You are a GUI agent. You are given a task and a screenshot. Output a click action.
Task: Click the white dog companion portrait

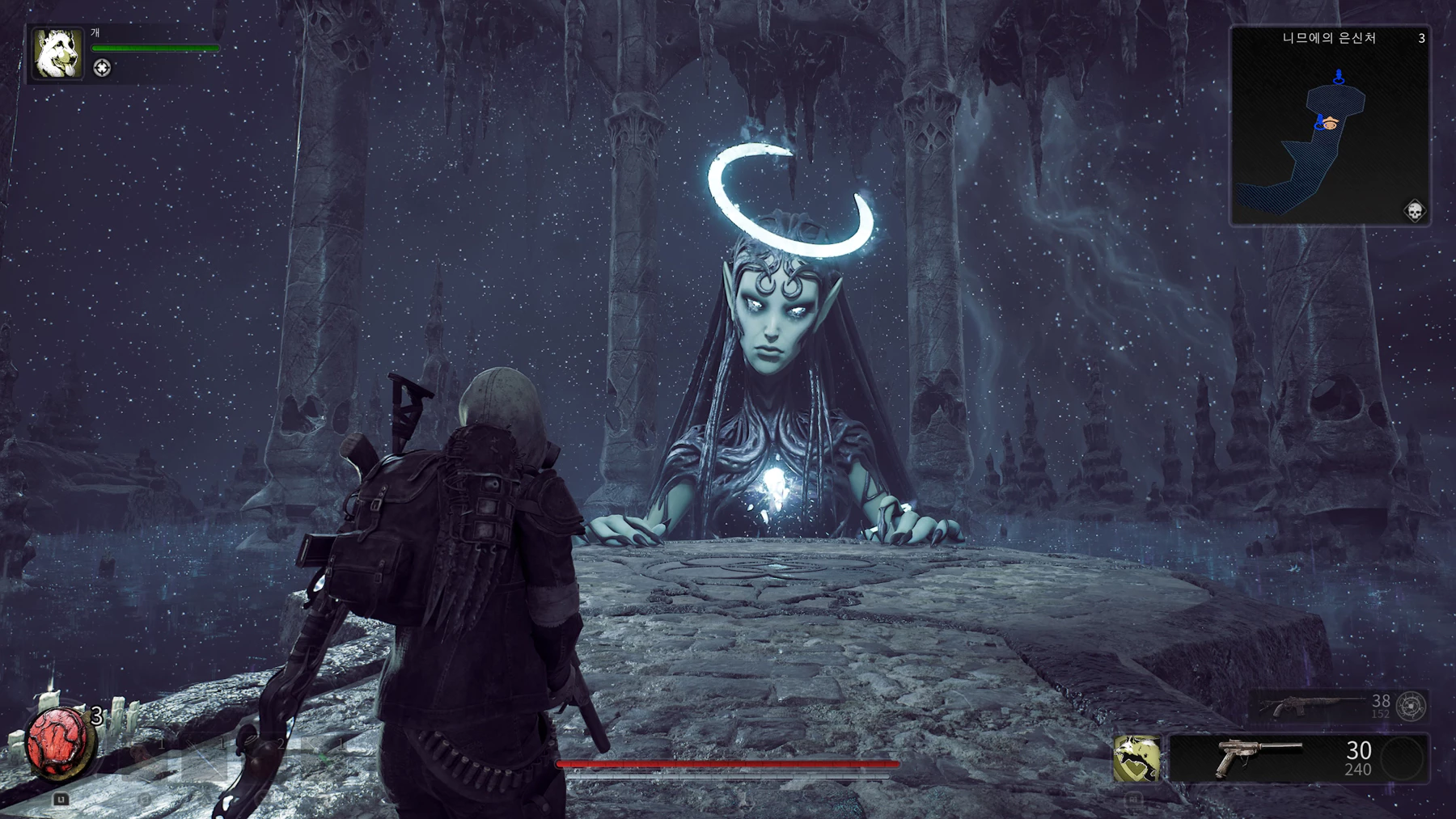tap(57, 53)
